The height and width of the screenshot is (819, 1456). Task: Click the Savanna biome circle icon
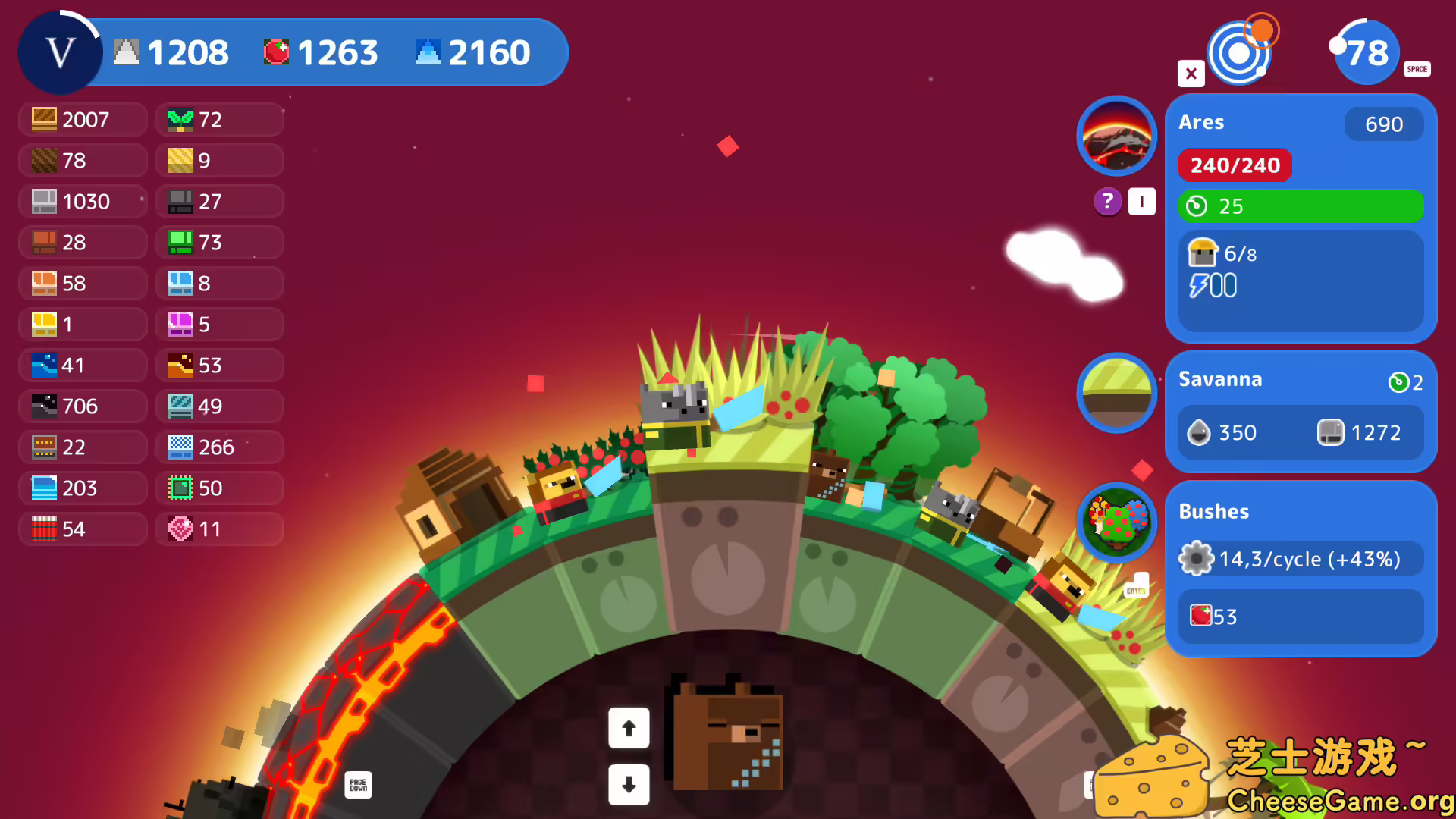point(1116,394)
